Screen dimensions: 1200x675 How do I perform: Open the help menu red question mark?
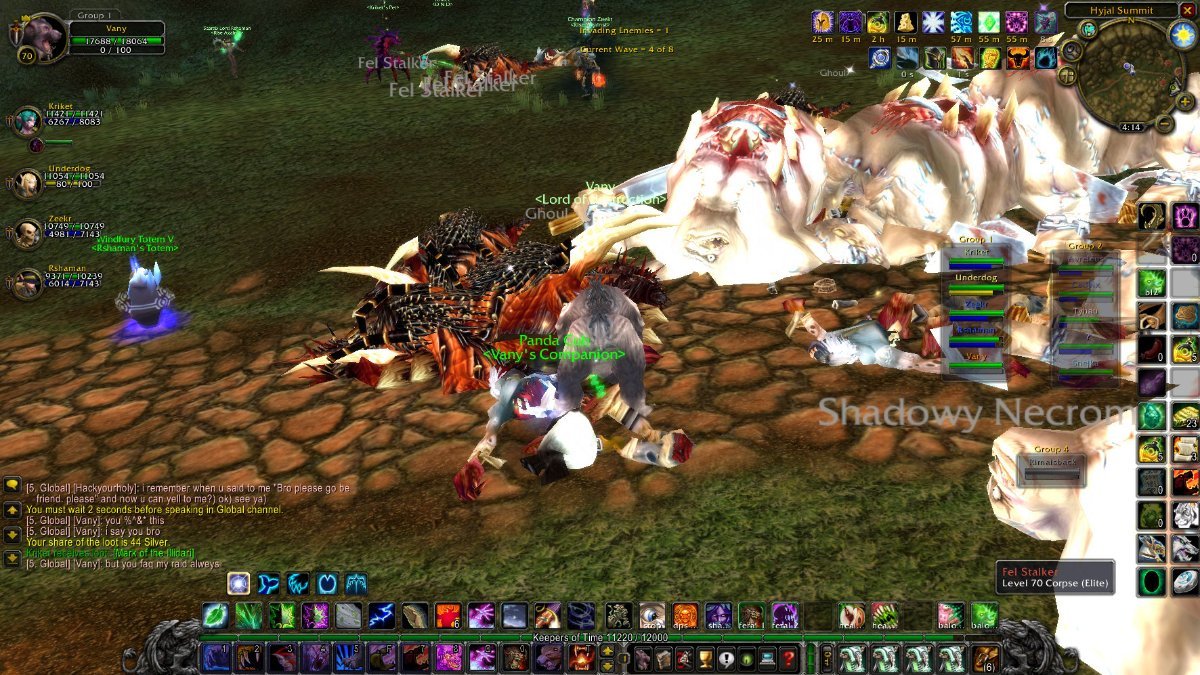pyautogui.click(x=790, y=658)
